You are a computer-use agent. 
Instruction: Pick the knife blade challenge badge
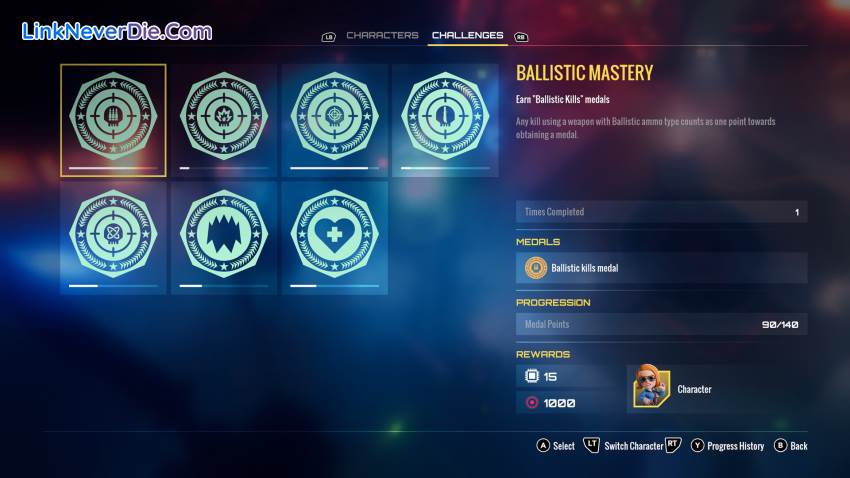(445, 119)
